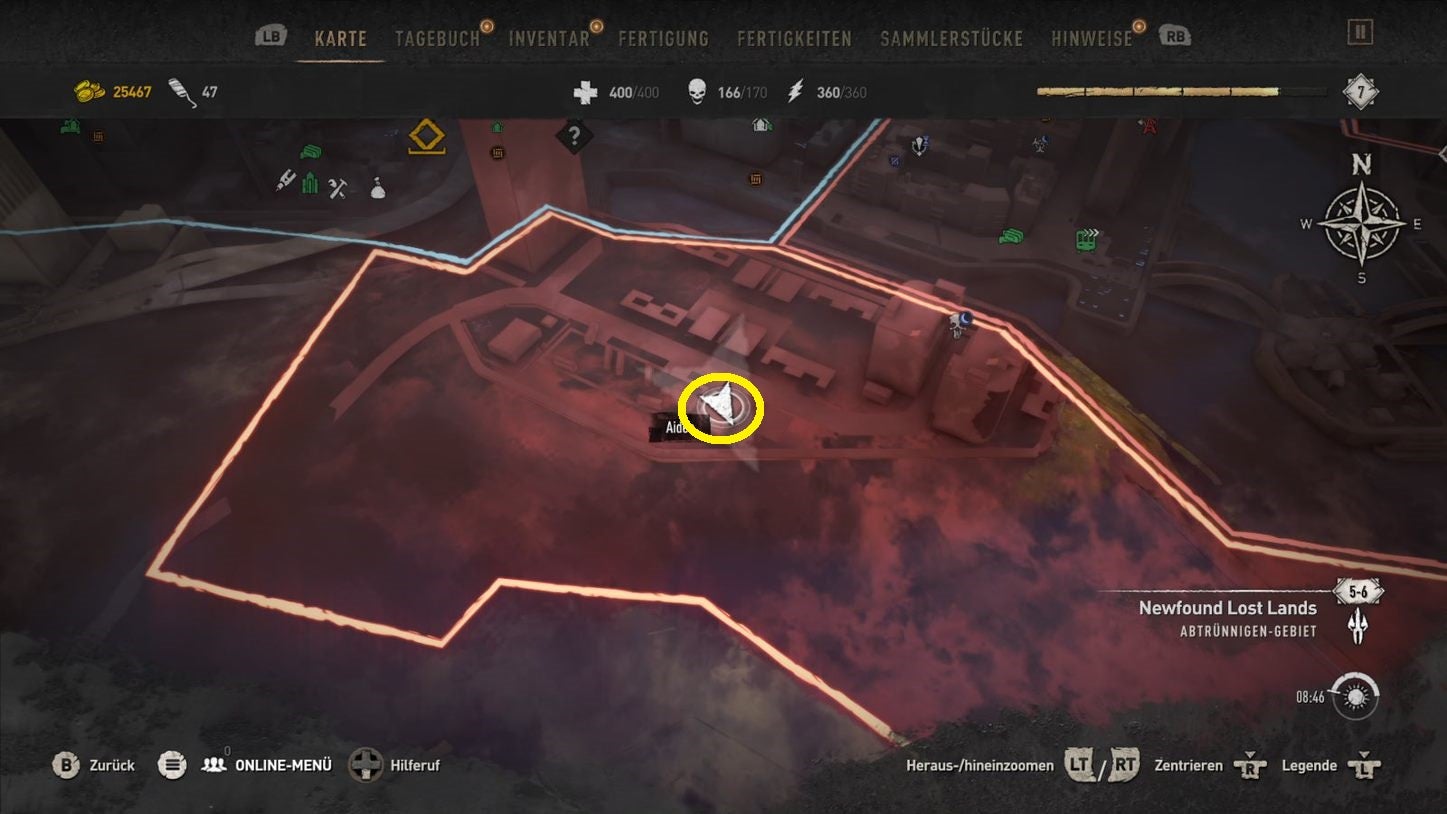This screenshot has width=1447, height=814.
Task: Select the white loot sack map icon
Action: pos(376,189)
